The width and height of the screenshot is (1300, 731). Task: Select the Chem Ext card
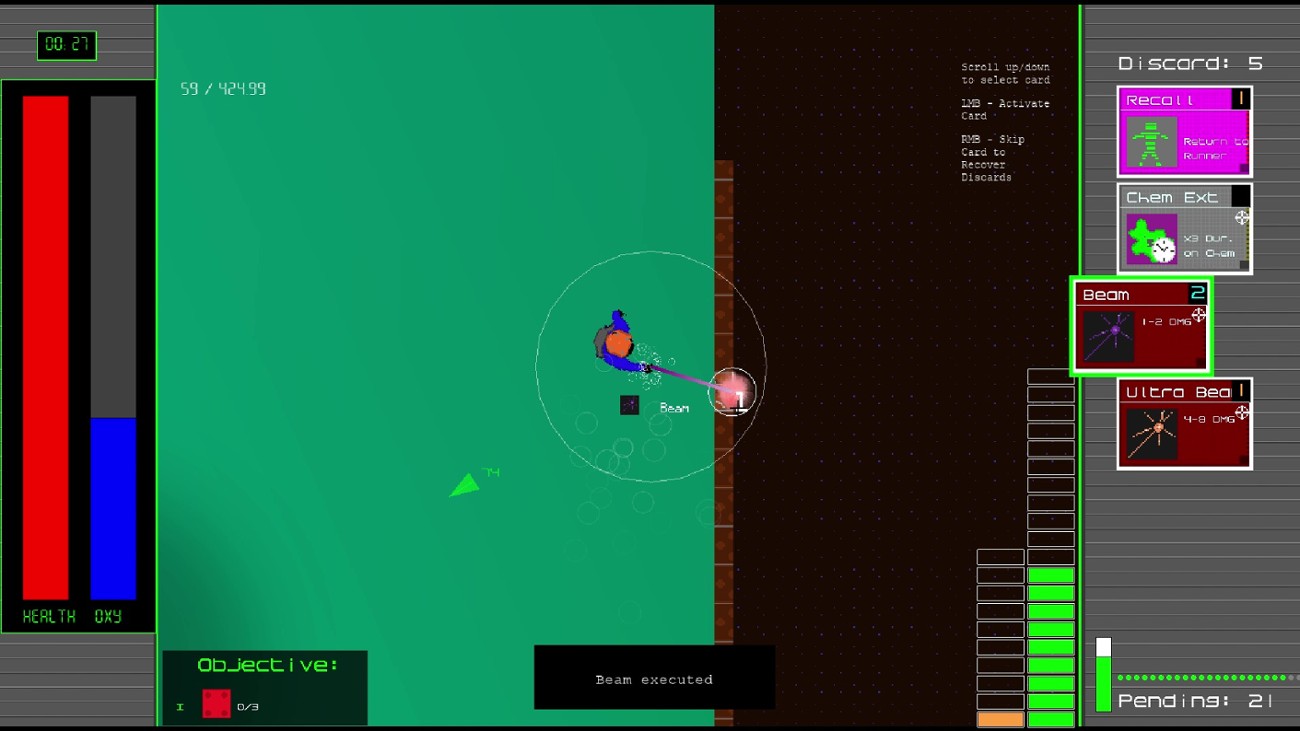tap(1183, 230)
